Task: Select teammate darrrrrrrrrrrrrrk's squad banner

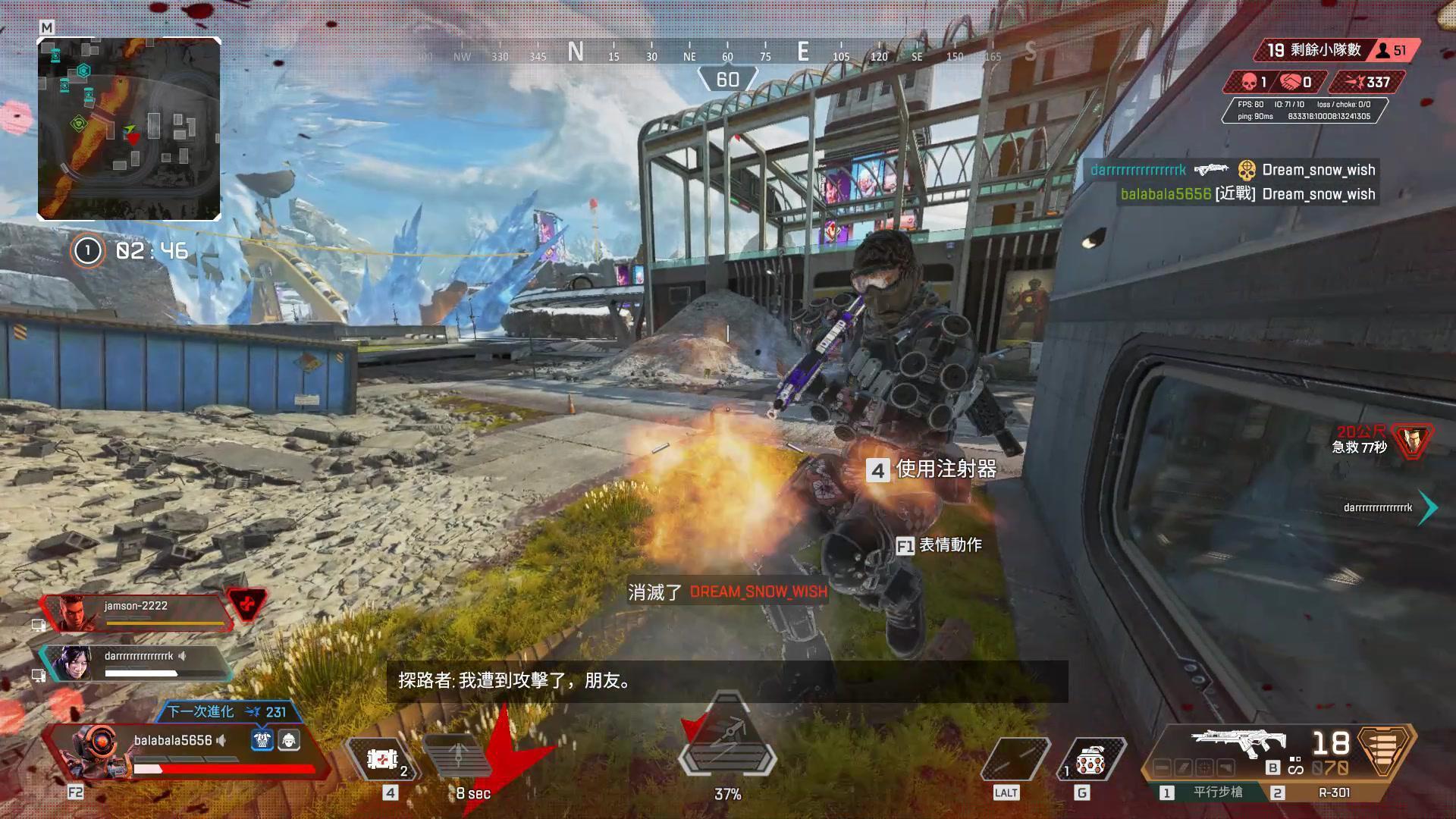Action: 136,663
